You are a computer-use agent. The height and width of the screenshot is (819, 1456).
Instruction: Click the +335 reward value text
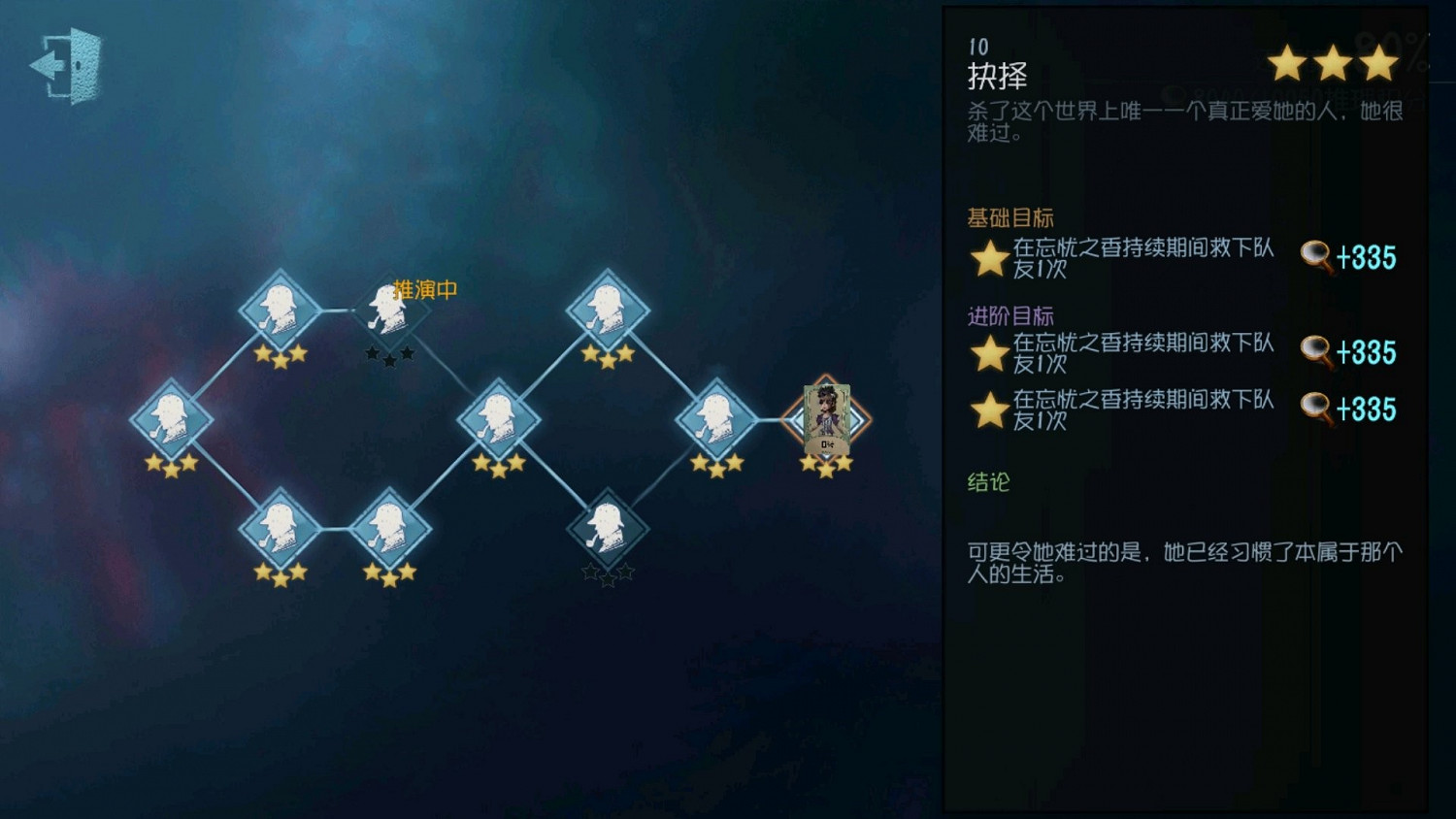tap(1365, 257)
